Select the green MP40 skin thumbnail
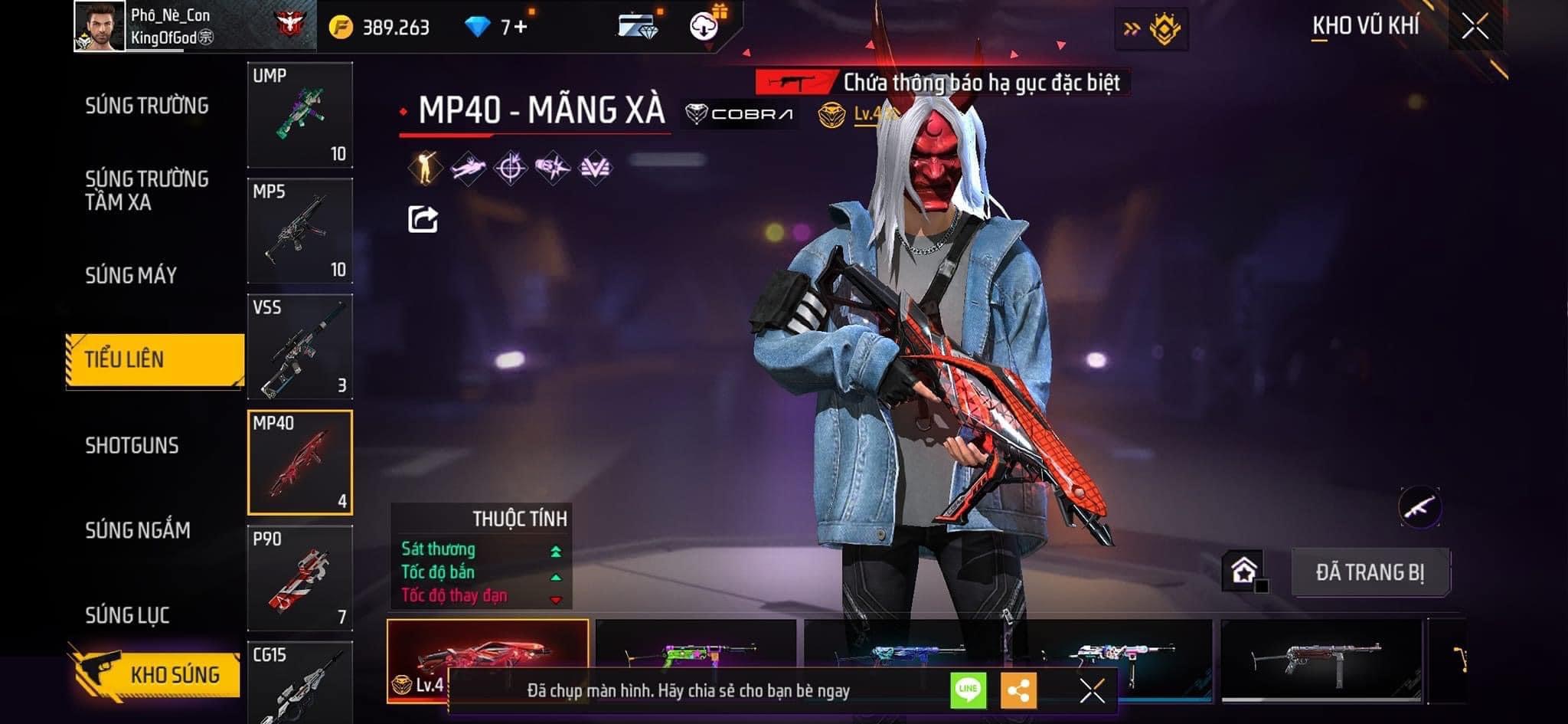Screen dimensions: 1568x724 tap(695, 650)
